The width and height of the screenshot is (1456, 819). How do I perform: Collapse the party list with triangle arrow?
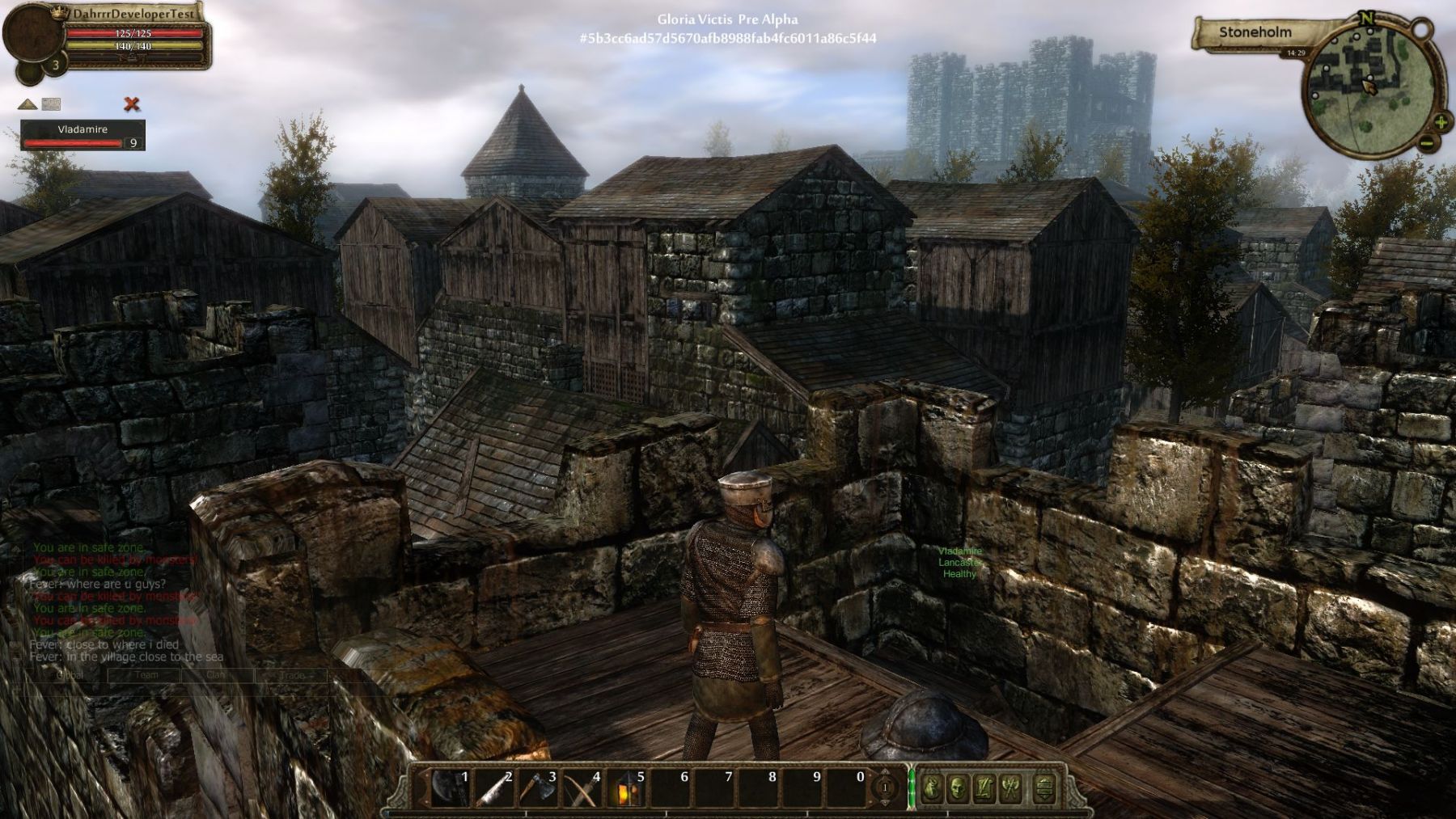click(x=28, y=103)
